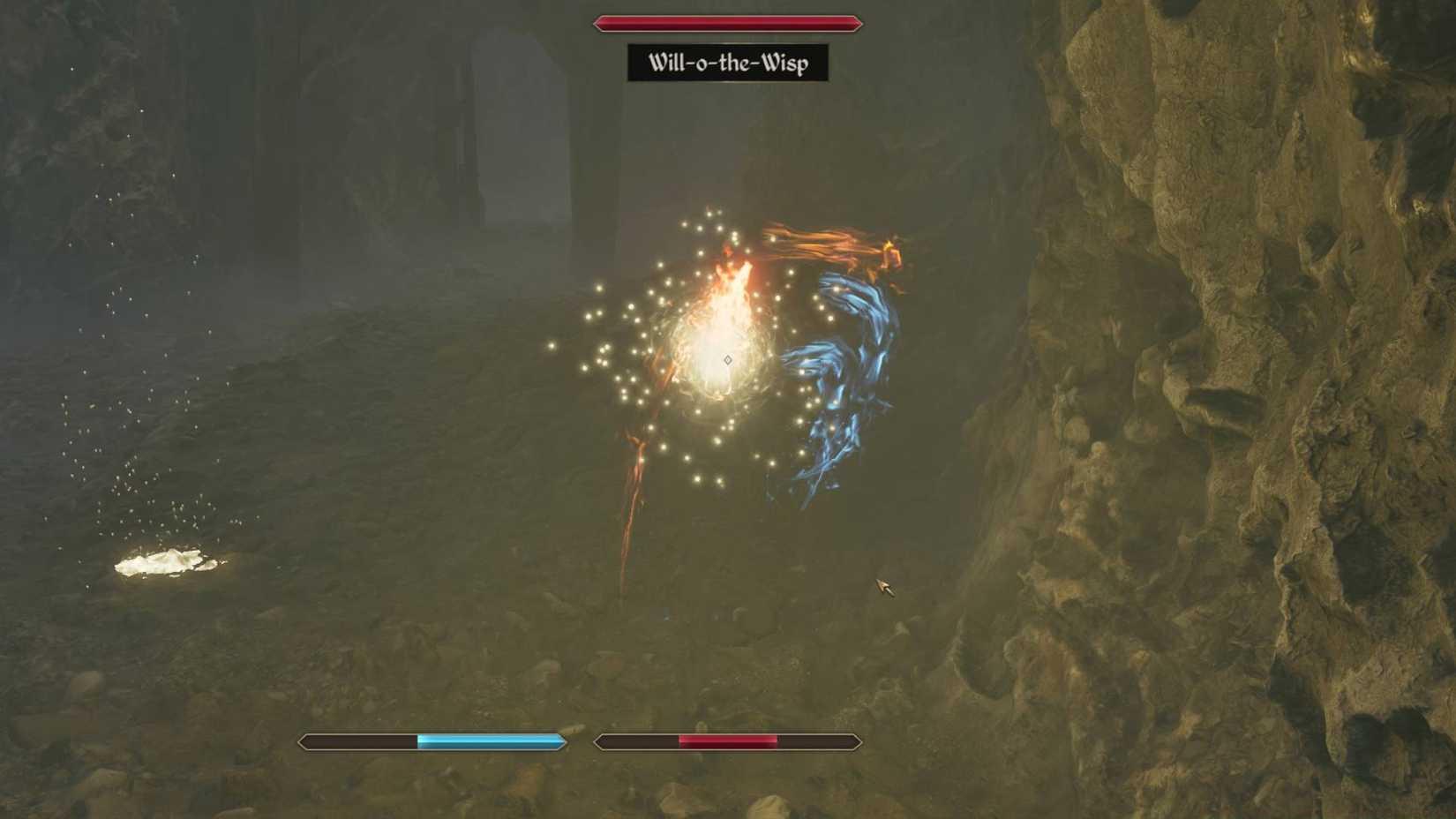Click the empty segment of the bottom red bar
The image size is (1456, 819).
(821, 743)
